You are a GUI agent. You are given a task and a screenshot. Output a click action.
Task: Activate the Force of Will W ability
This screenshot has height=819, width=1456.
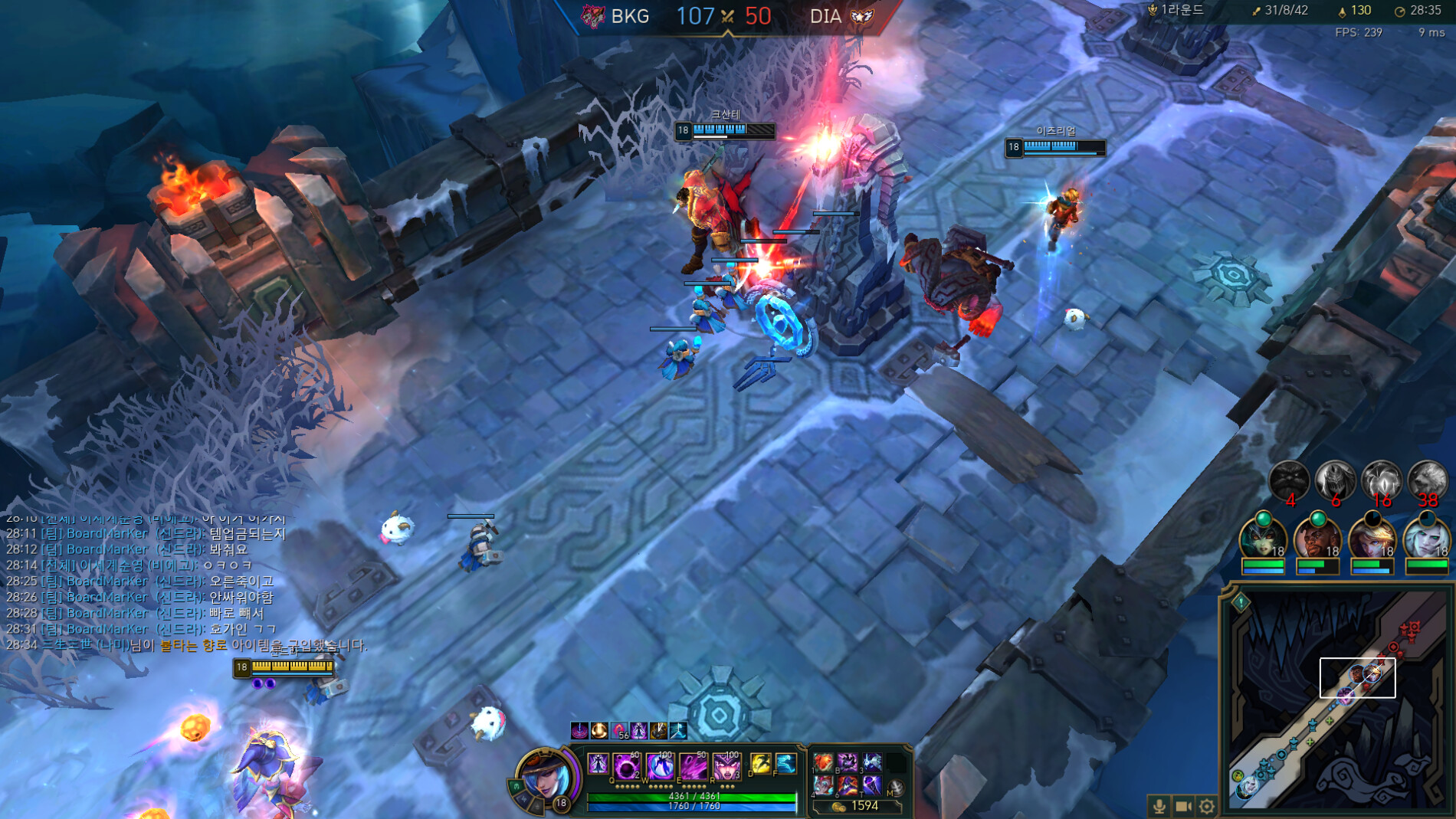660,765
